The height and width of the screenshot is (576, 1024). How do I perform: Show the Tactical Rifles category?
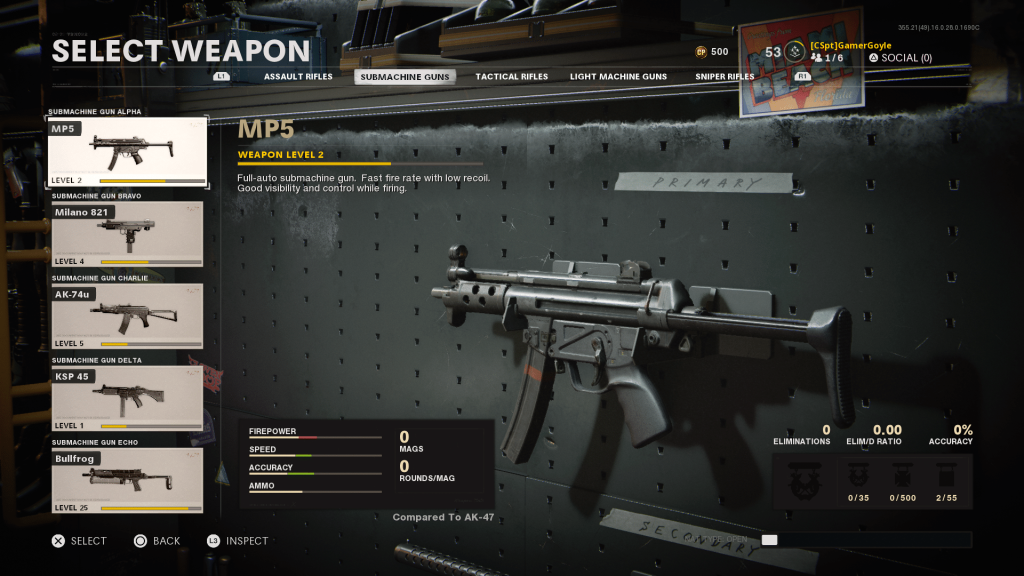(511, 77)
